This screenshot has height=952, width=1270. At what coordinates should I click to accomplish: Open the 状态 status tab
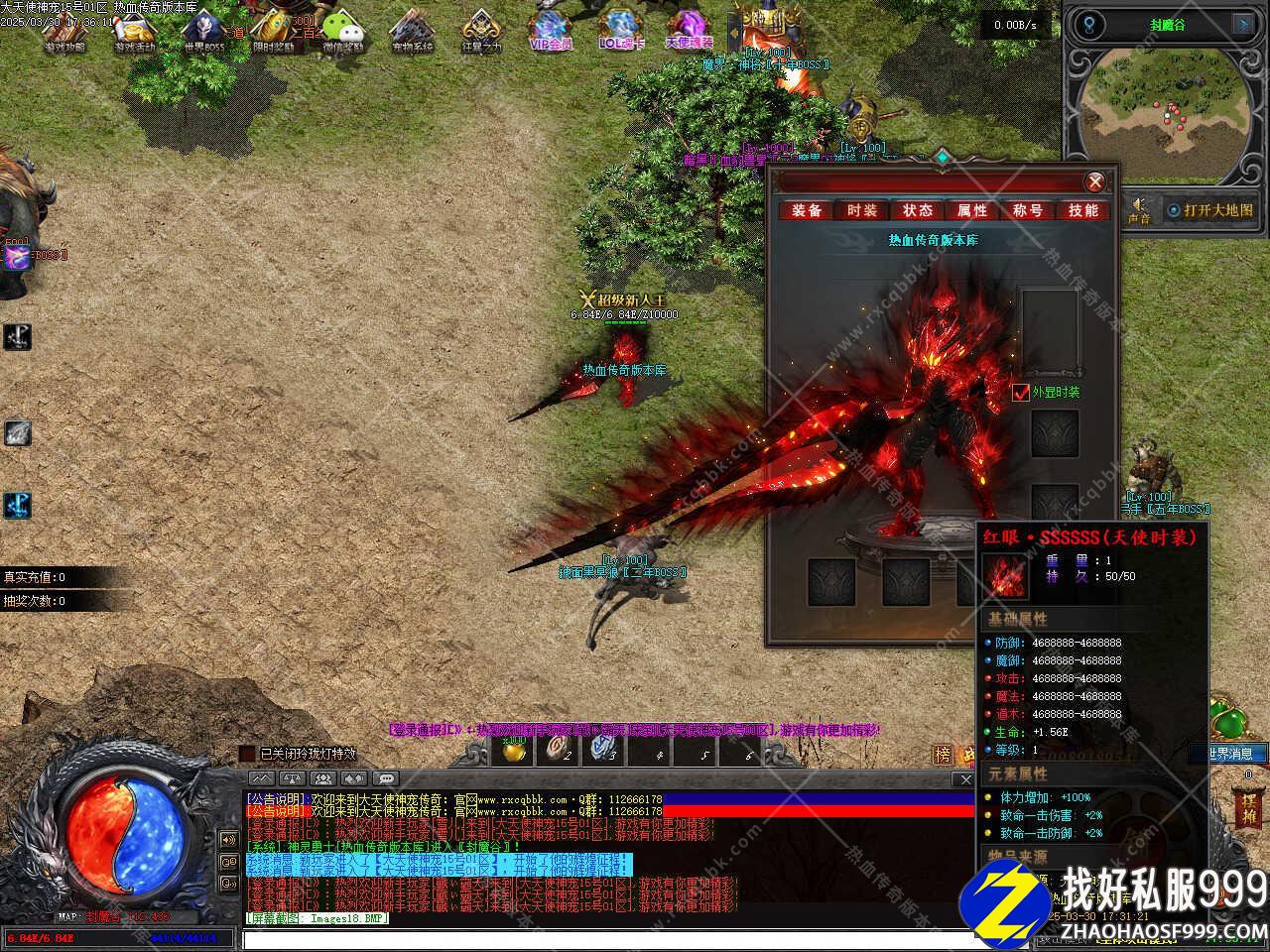click(917, 210)
